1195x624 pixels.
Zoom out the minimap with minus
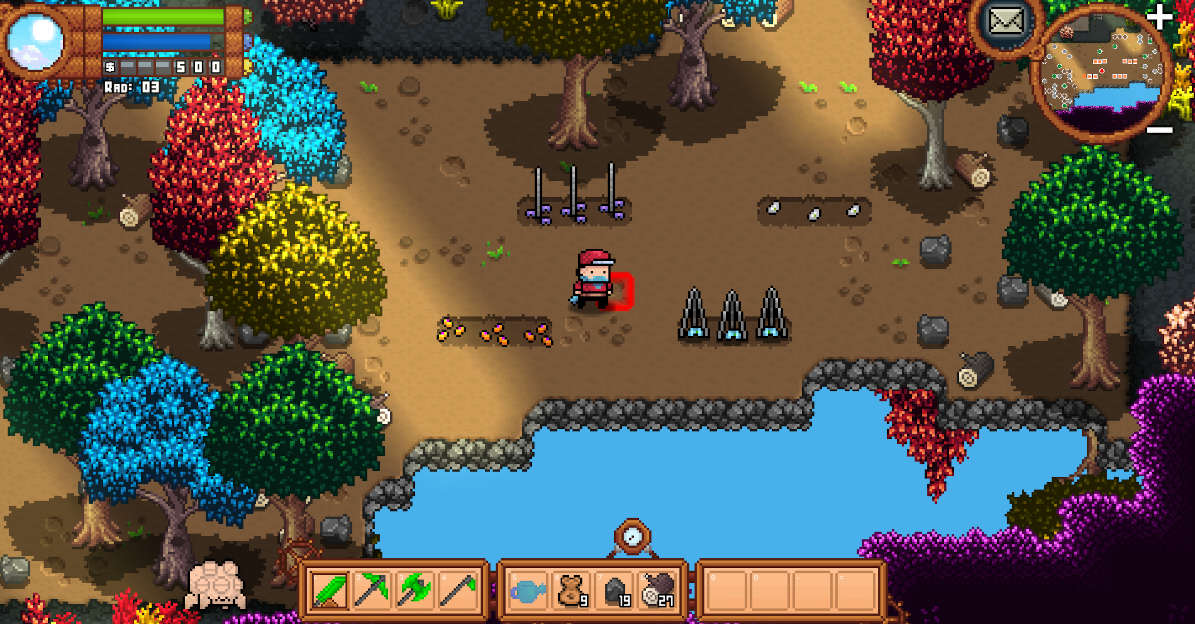click(x=1159, y=130)
